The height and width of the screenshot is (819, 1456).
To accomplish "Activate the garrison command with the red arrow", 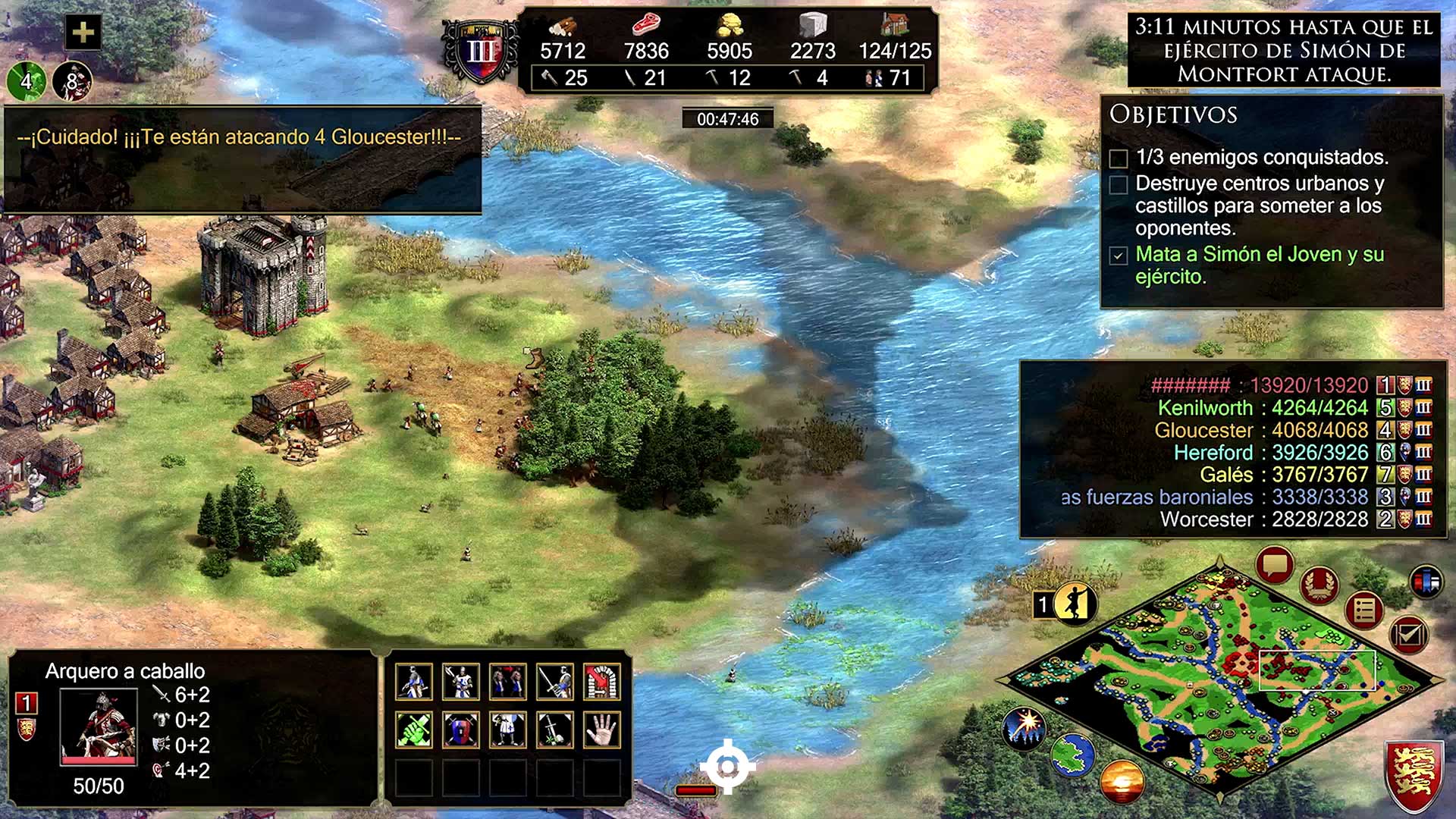I will 602,682.
